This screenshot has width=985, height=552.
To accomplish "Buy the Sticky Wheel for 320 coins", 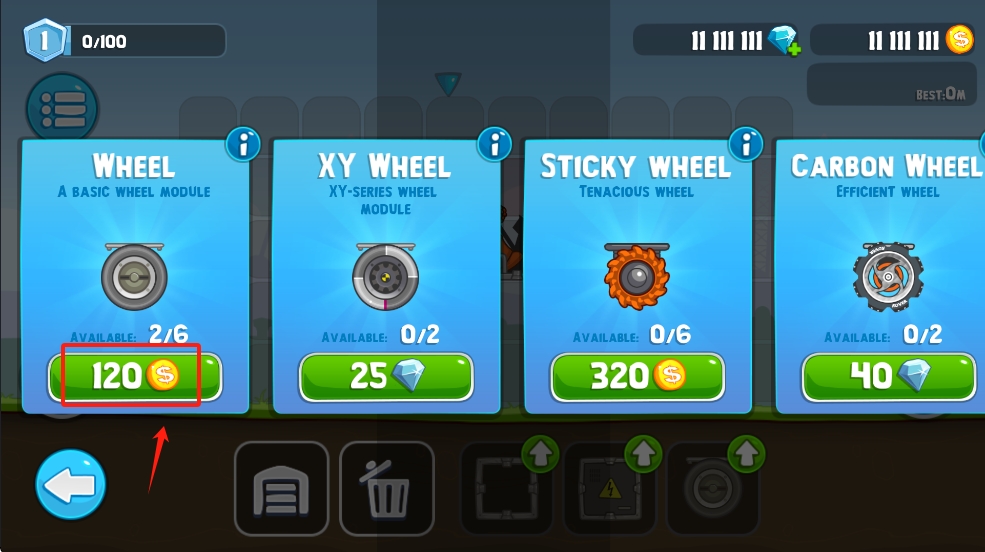I will point(637,376).
